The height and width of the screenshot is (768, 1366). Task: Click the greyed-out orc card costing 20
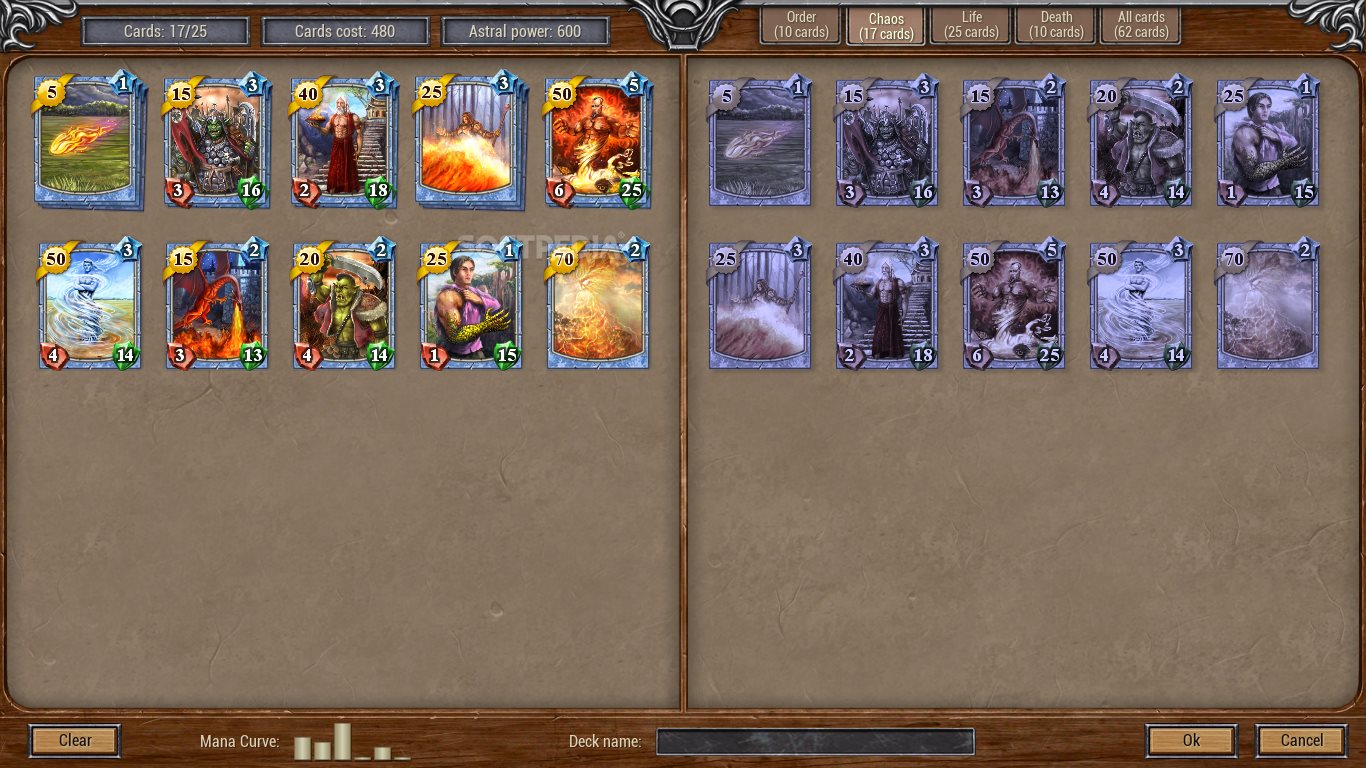pos(1140,143)
